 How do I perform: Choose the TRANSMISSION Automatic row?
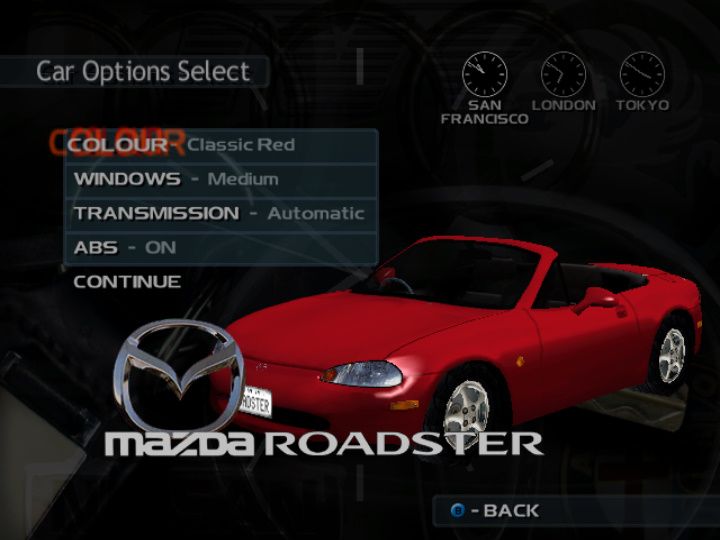pyautogui.click(x=220, y=214)
